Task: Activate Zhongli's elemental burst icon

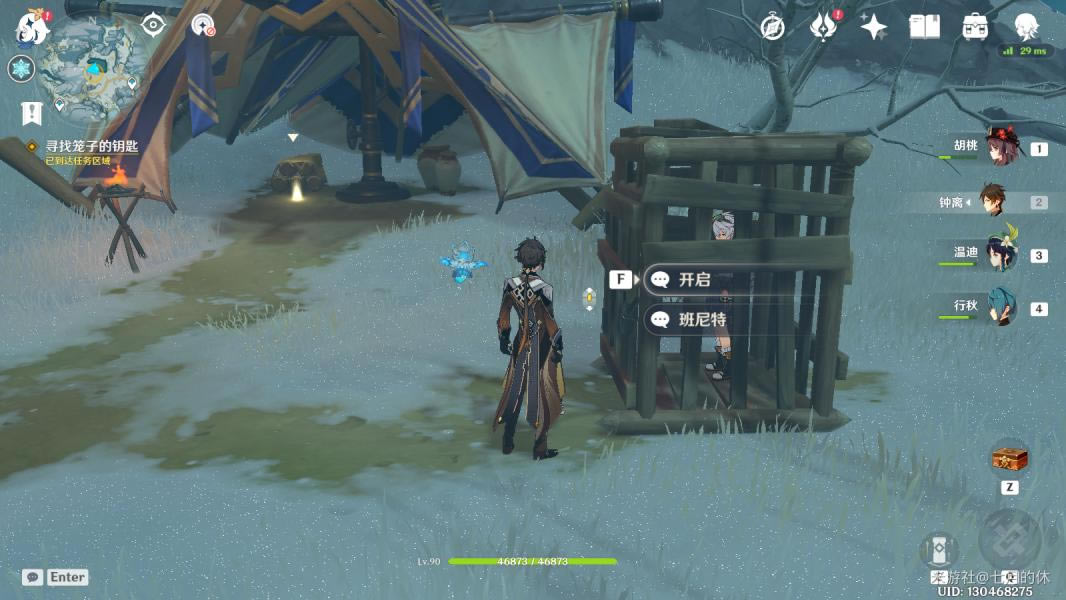Action: point(1009,540)
